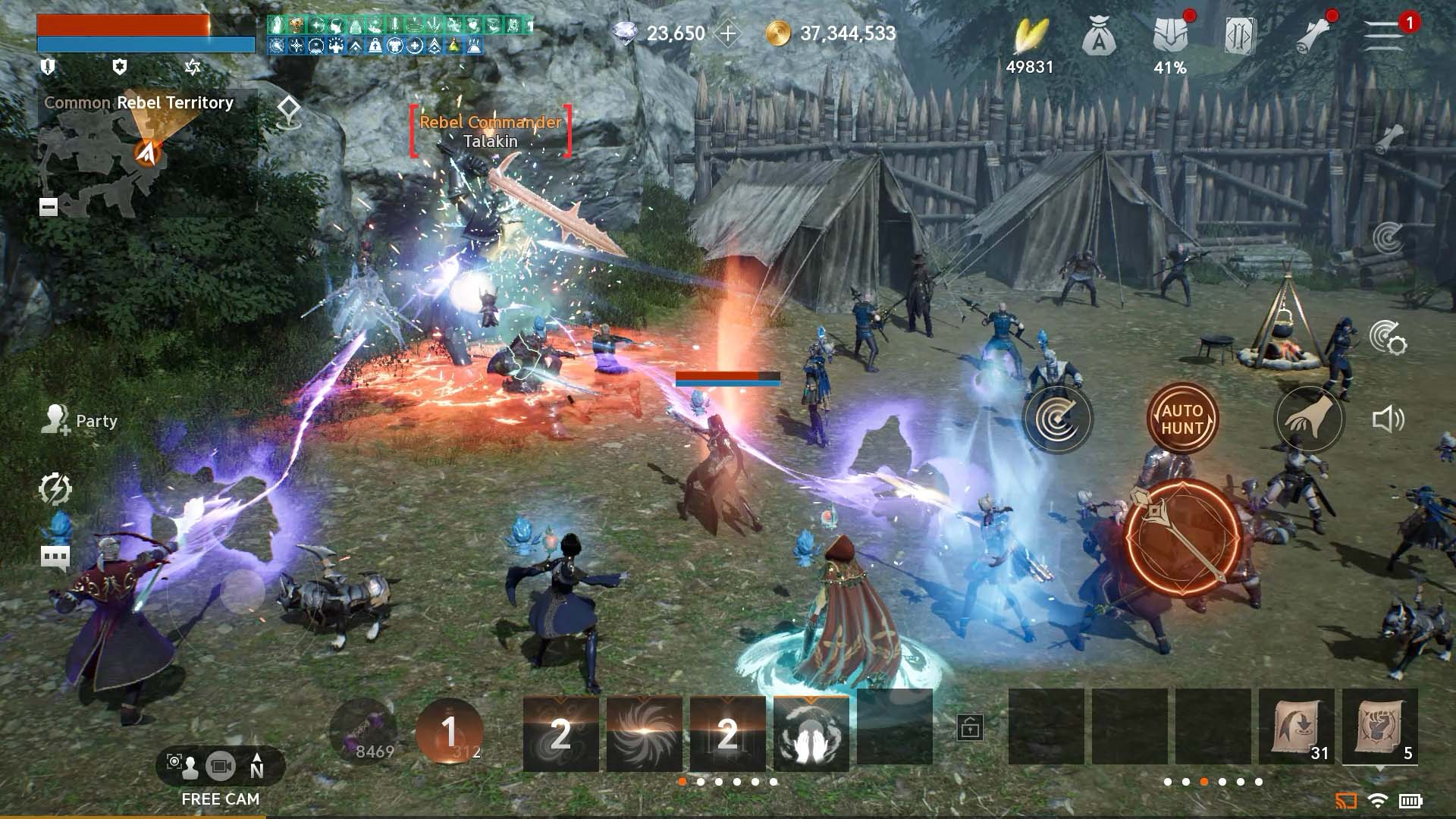Activate the glowing hands skill
This screenshot has height=819, width=1456.
(x=811, y=733)
